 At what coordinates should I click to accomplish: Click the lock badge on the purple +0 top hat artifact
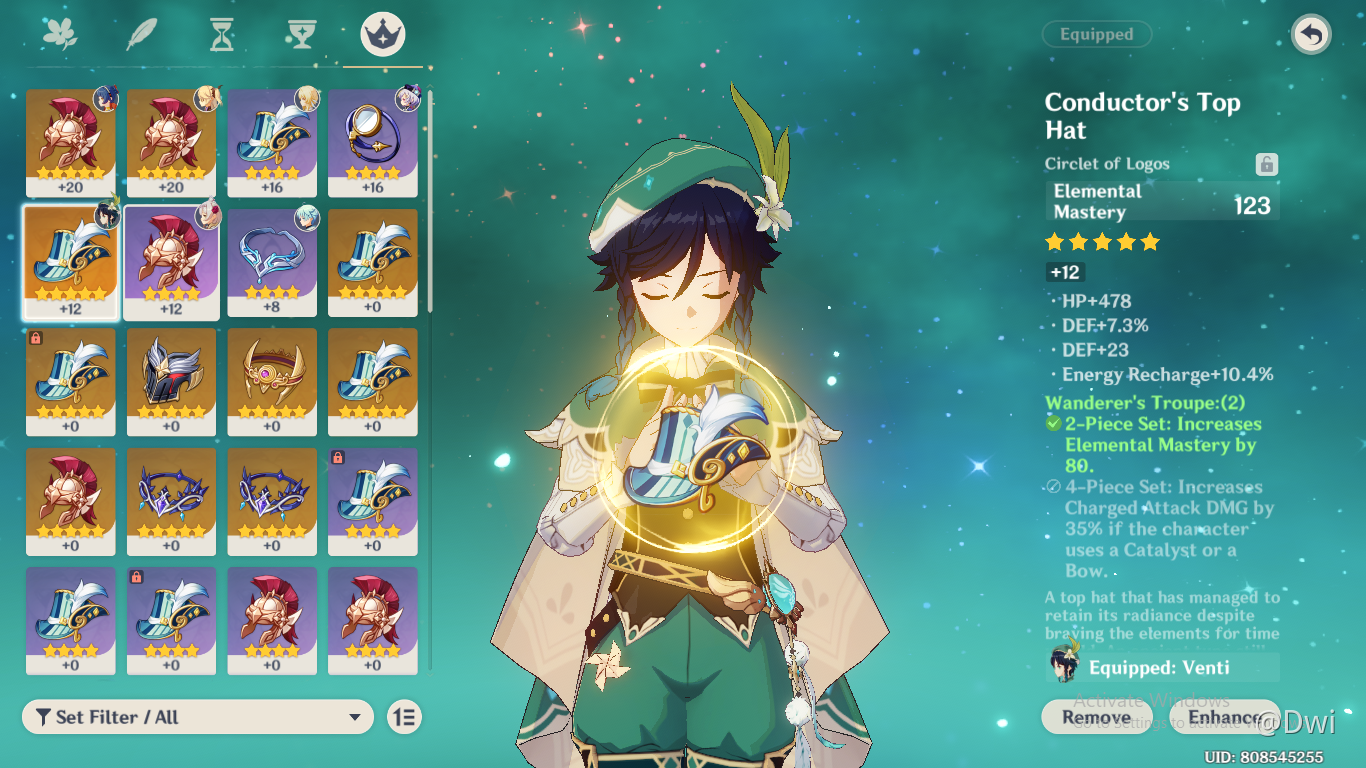(x=337, y=456)
